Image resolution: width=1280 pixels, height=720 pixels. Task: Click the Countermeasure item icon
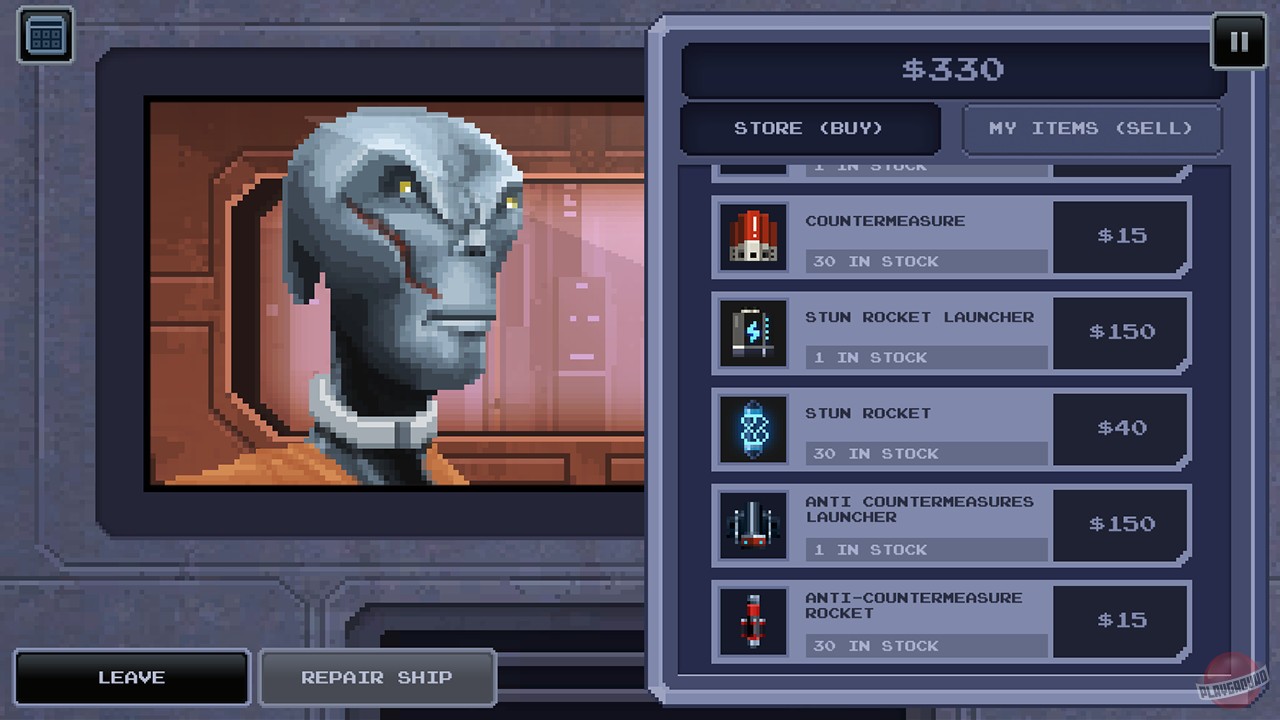point(753,237)
